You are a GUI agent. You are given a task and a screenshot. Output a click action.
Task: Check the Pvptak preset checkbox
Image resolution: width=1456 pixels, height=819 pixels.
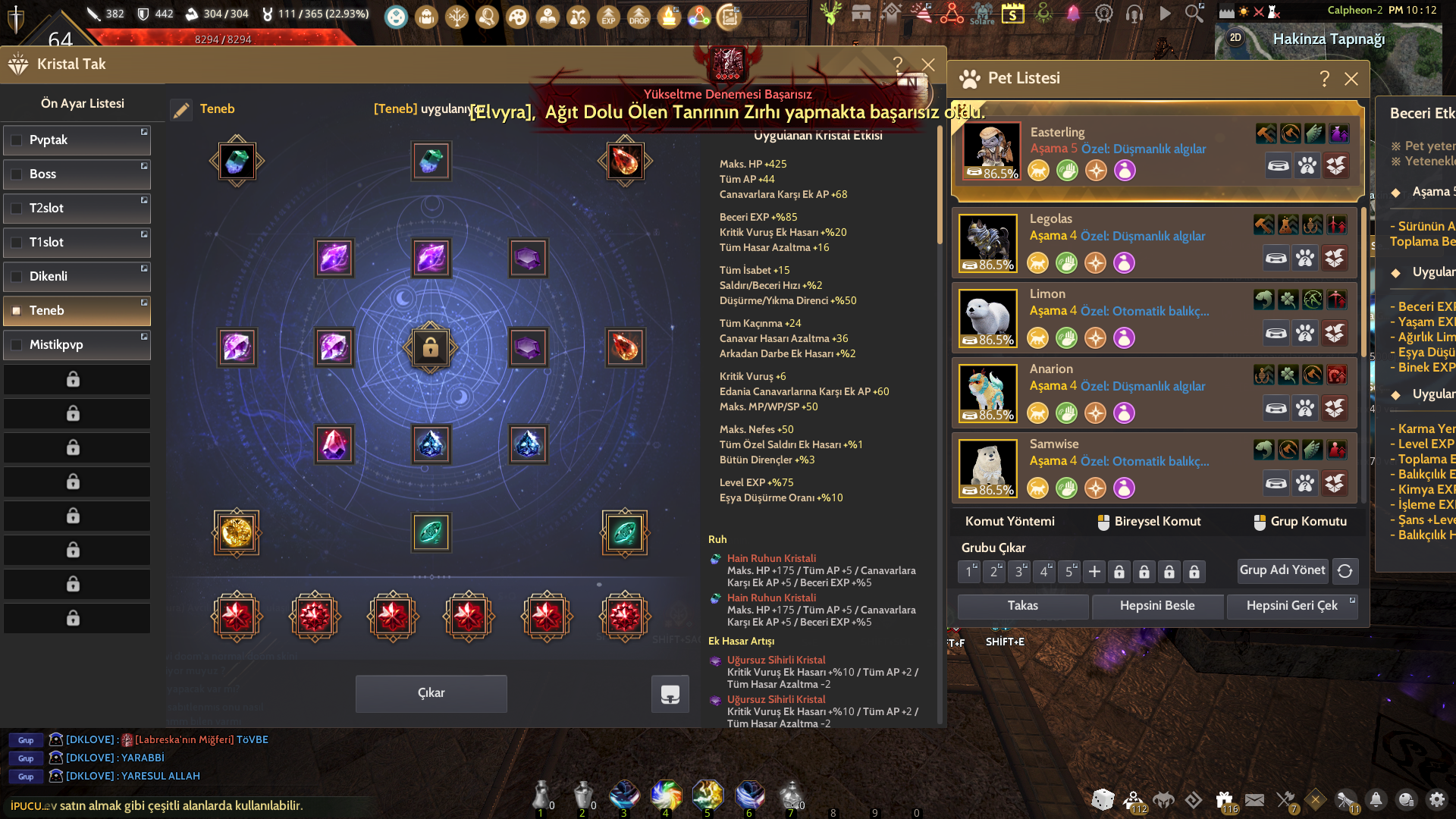click(x=17, y=140)
